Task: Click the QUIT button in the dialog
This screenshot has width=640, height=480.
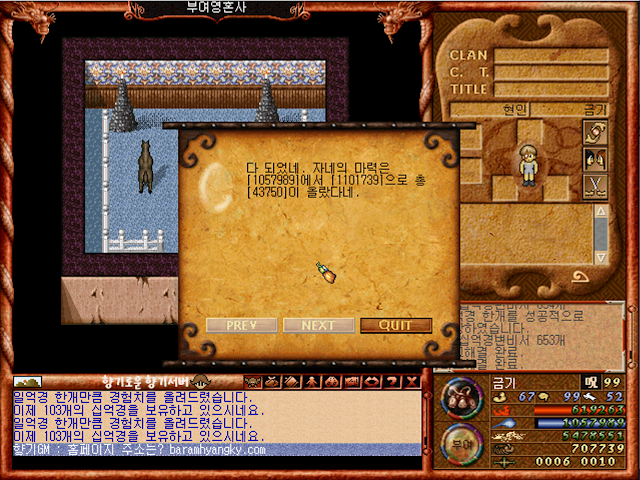Action: pyautogui.click(x=396, y=325)
